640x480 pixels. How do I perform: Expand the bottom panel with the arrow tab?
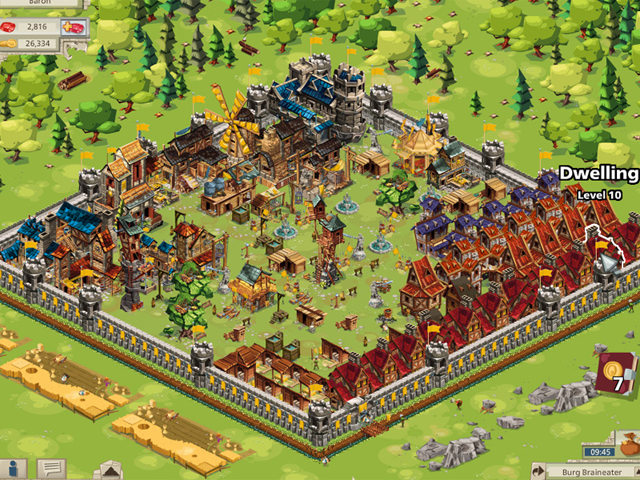(x=108, y=469)
